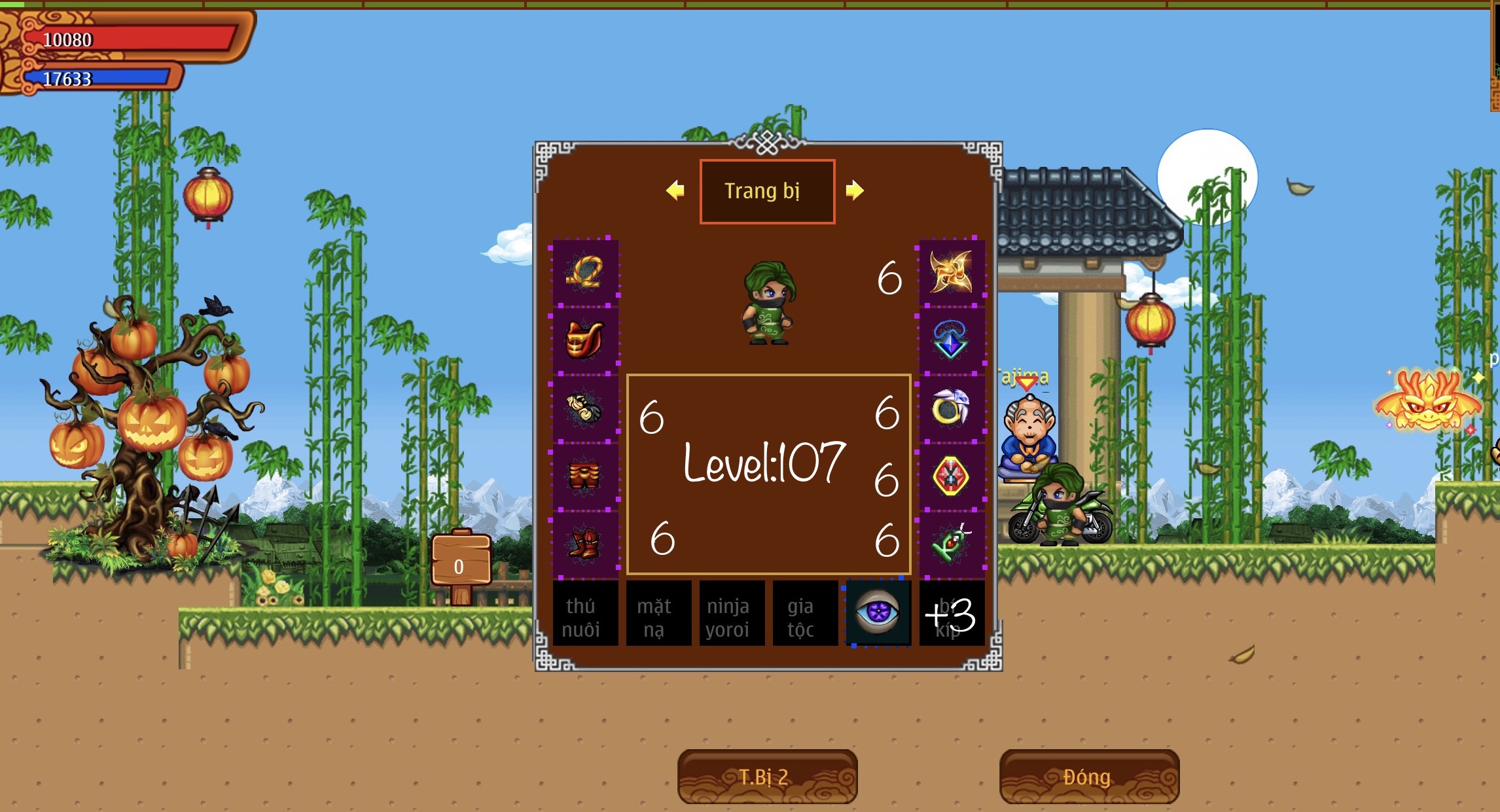Select the golden necklace equipment slot
The height and width of the screenshot is (812, 1500).
click(585, 272)
